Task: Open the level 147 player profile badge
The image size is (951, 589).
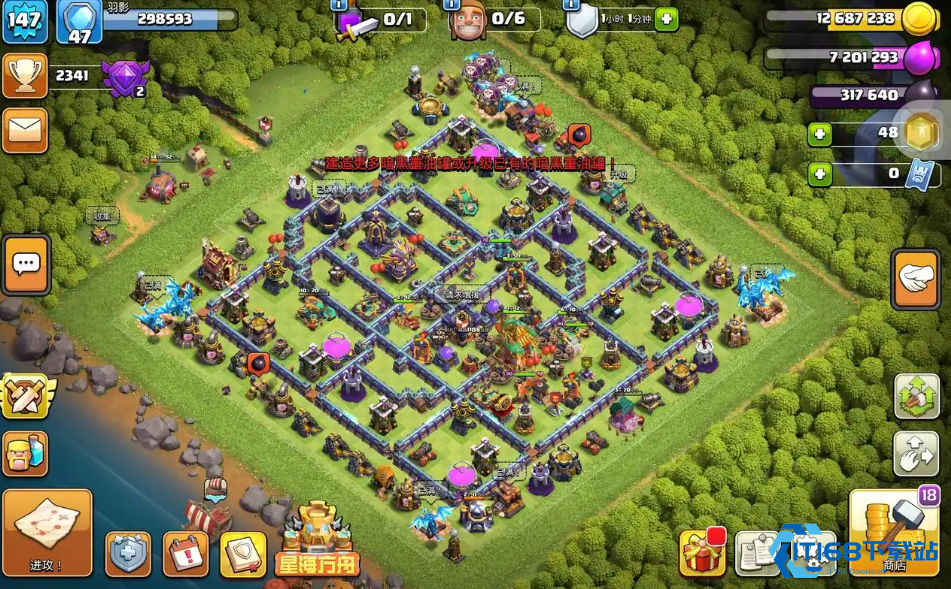Action: pyautogui.click(x=25, y=22)
